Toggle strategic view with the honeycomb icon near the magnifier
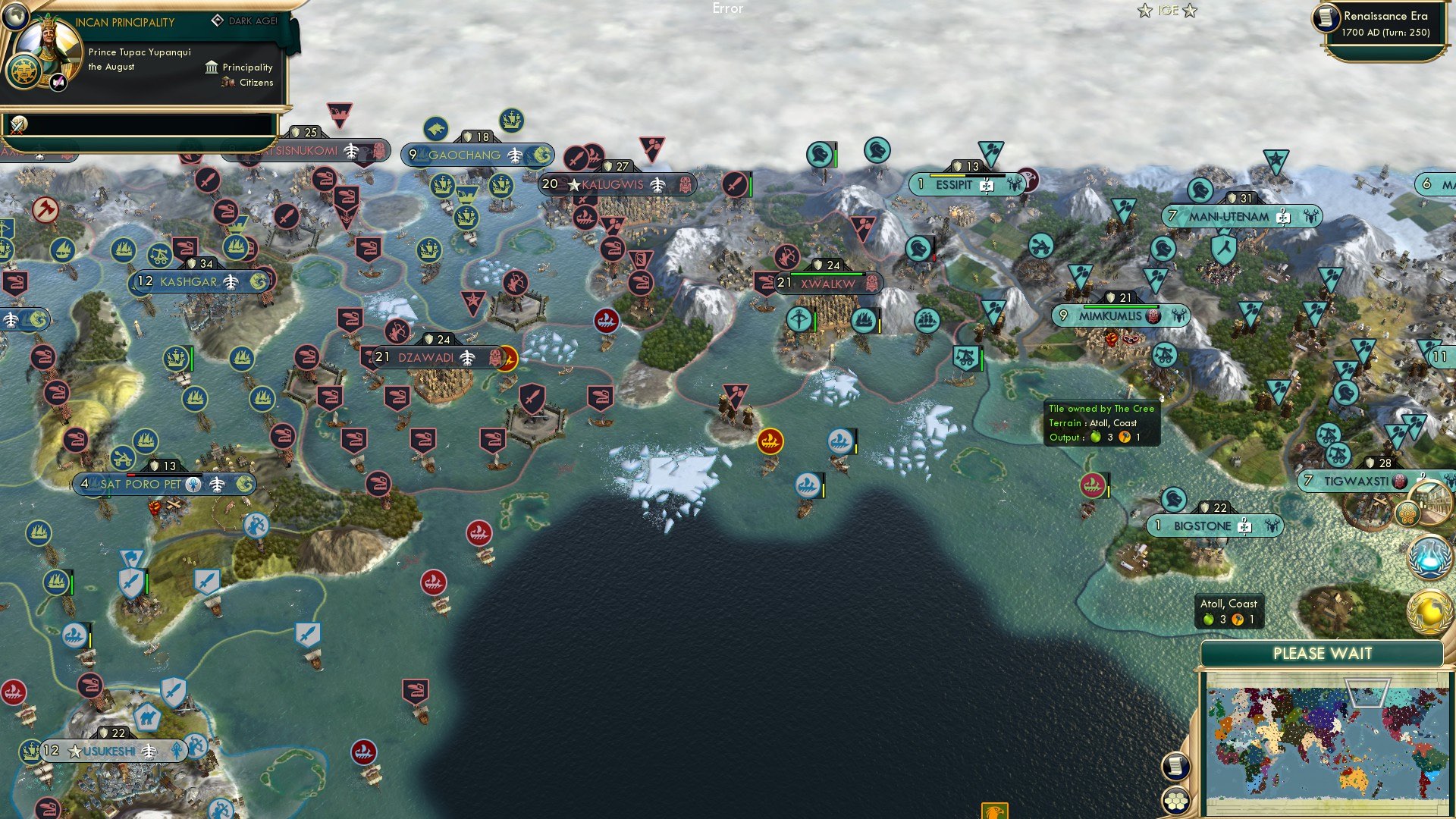This screenshot has height=819, width=1456. tap(1408, 512)
